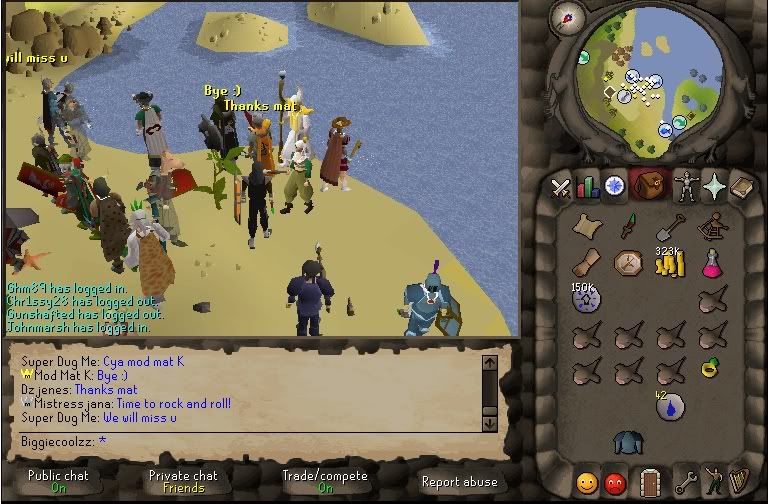
Task: Click the Report abuse button
Action: coord(459,481)
